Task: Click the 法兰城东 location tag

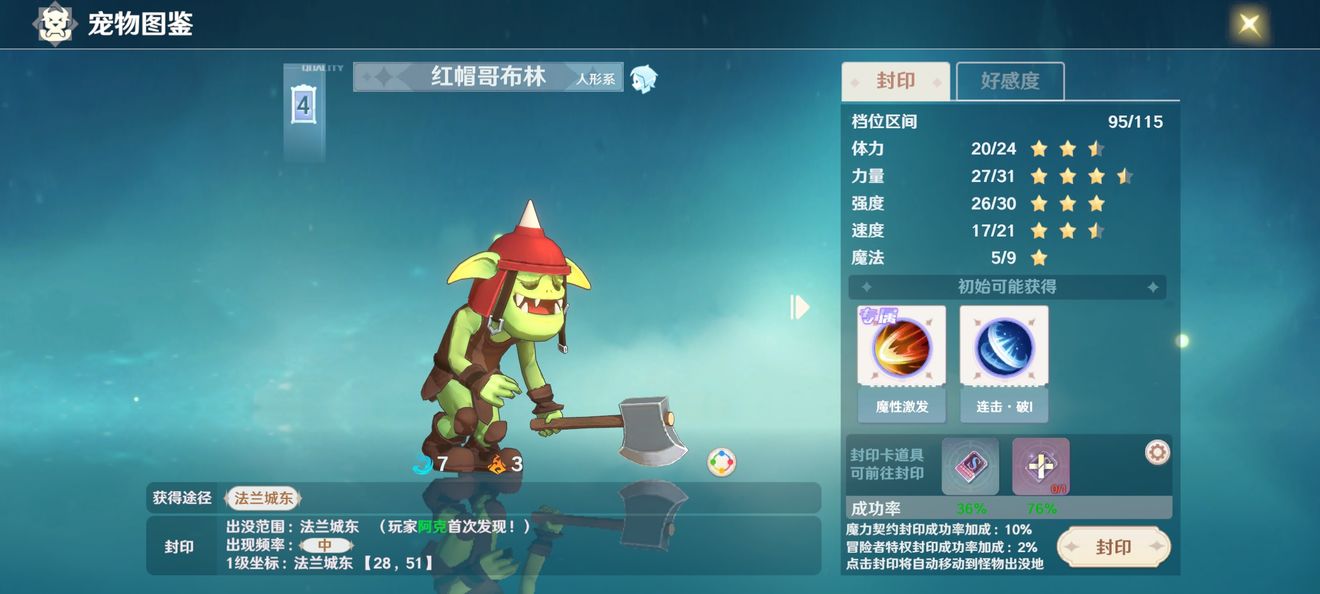Action: pos(263,497)
